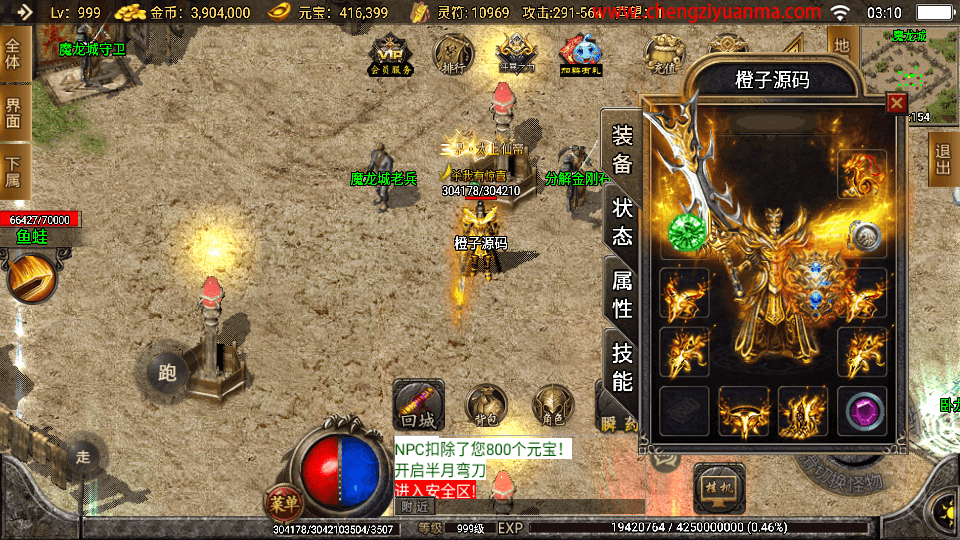Open the 排行 ranking icon
Viewport: 960px width, 540px height.
pyautogui.click(x=453, y=56)
